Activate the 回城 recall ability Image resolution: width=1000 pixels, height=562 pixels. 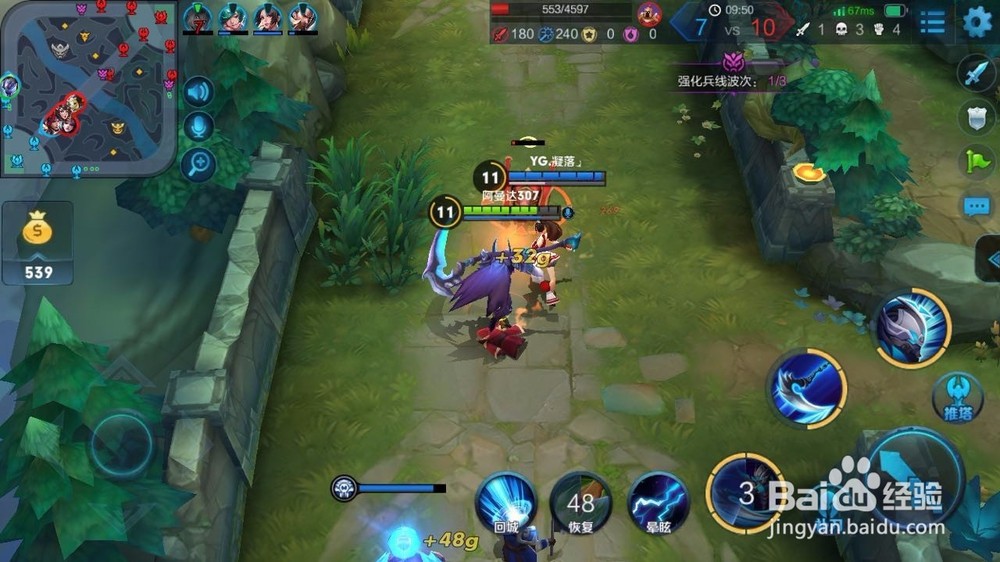click(x=504, y=501)
